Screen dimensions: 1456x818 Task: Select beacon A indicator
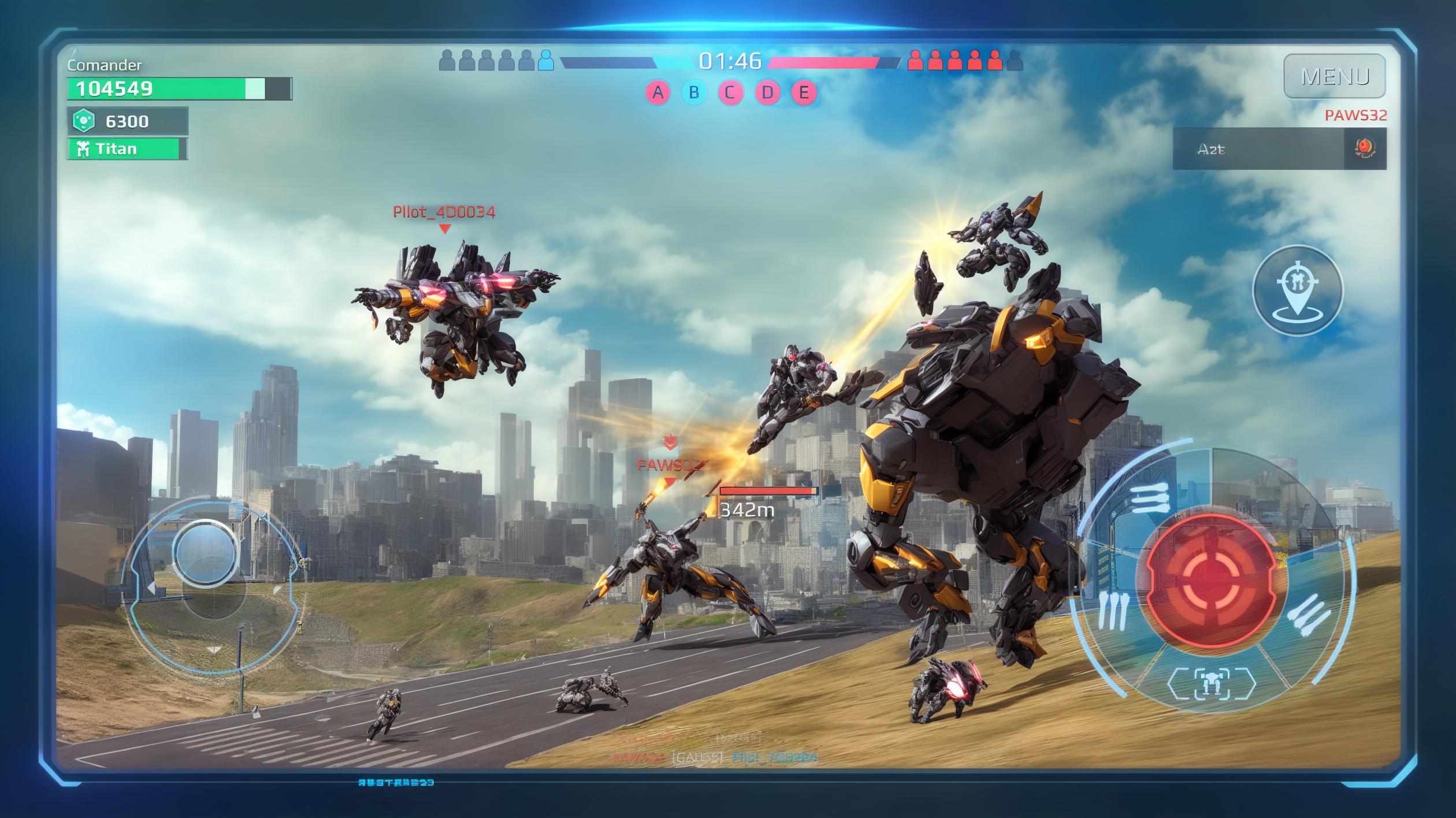658,92
